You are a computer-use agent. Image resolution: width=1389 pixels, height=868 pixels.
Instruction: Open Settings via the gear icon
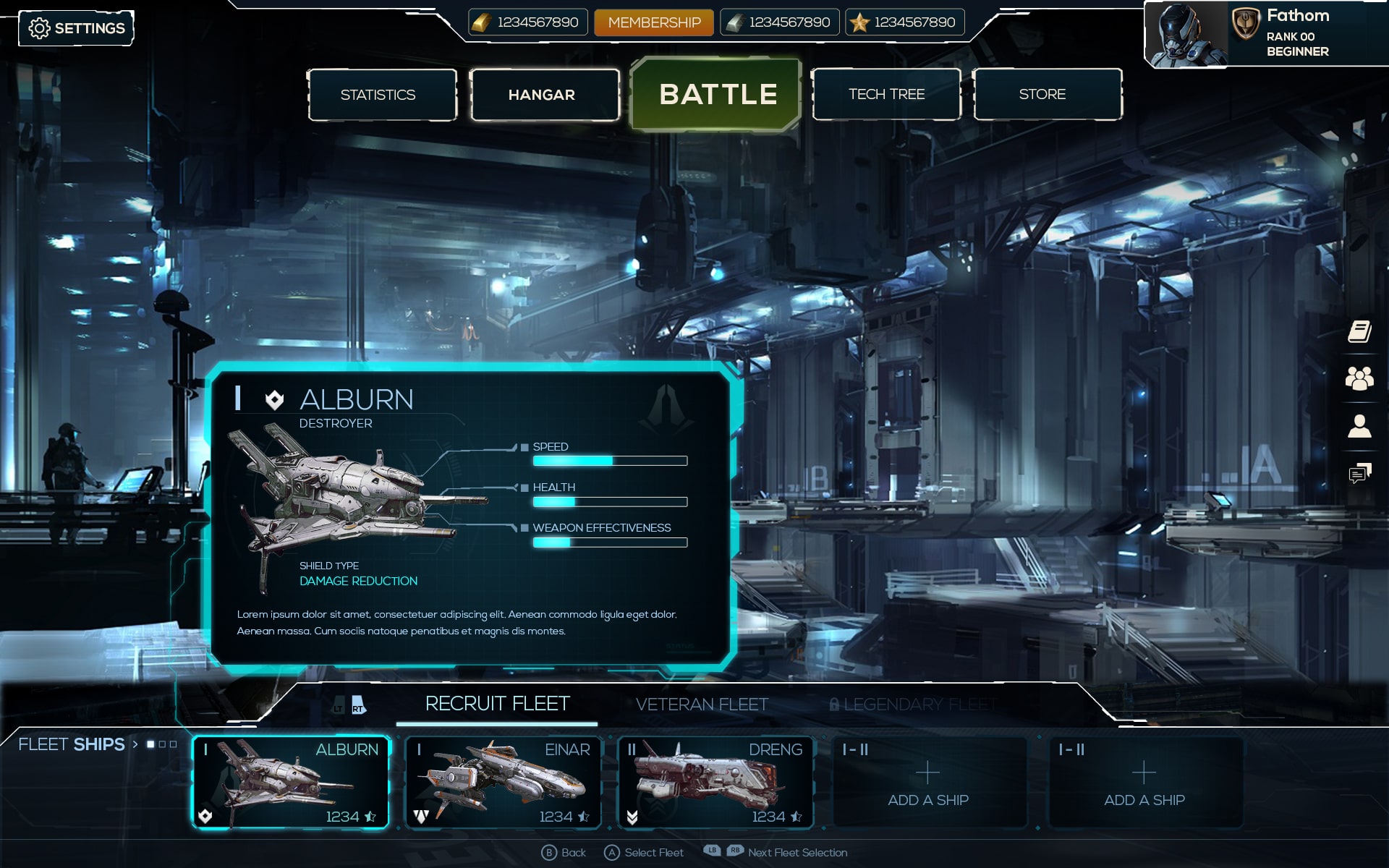pyautogui.click(x=41, y=27)
